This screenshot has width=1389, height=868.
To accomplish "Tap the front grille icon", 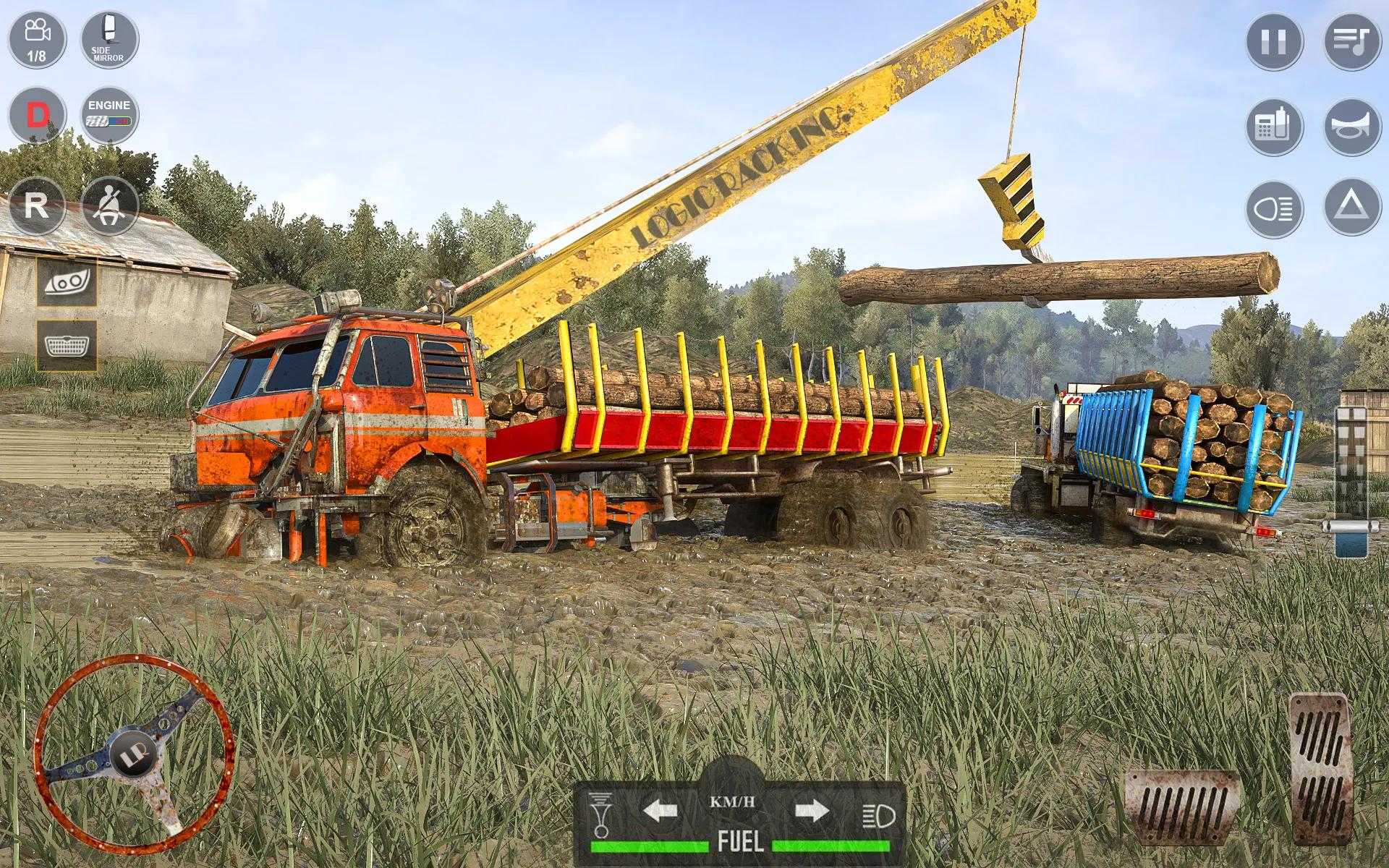I will pos(67,346).
